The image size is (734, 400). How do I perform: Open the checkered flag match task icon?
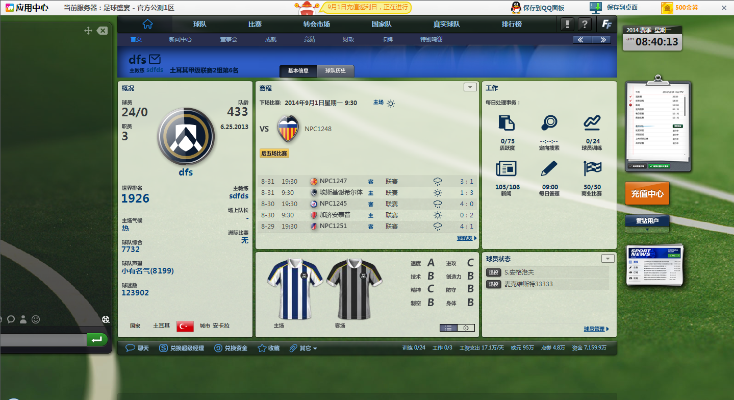pyautogui.click(x=592, y=169)
